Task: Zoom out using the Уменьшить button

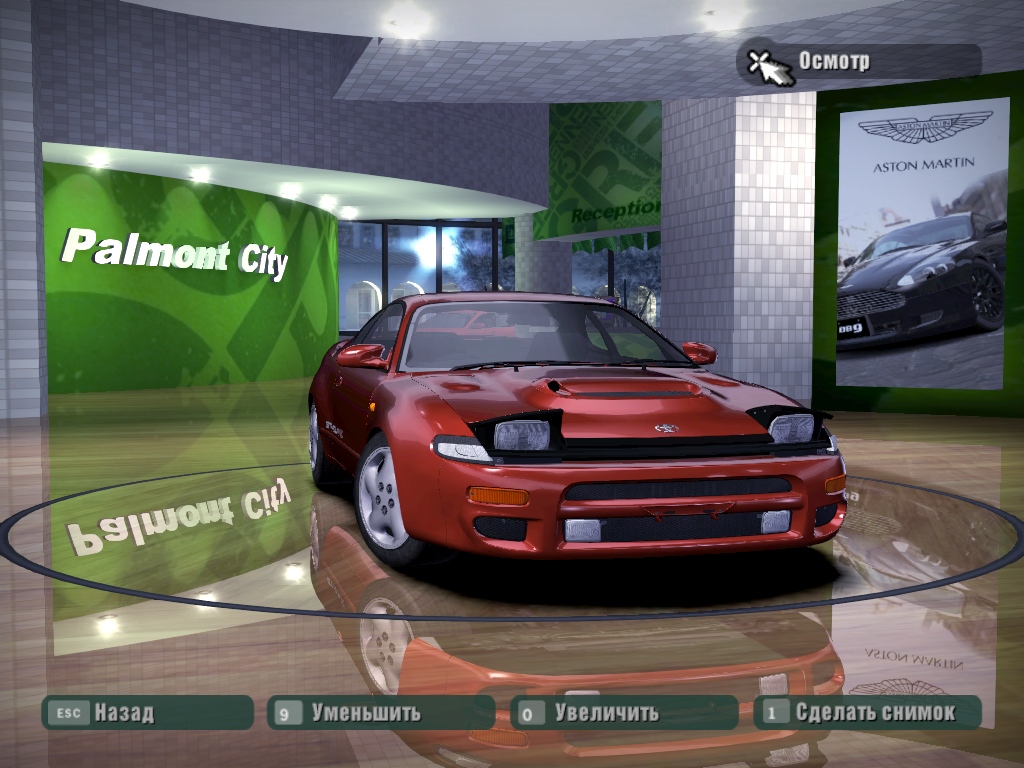Action: click(x=380, y=713)
